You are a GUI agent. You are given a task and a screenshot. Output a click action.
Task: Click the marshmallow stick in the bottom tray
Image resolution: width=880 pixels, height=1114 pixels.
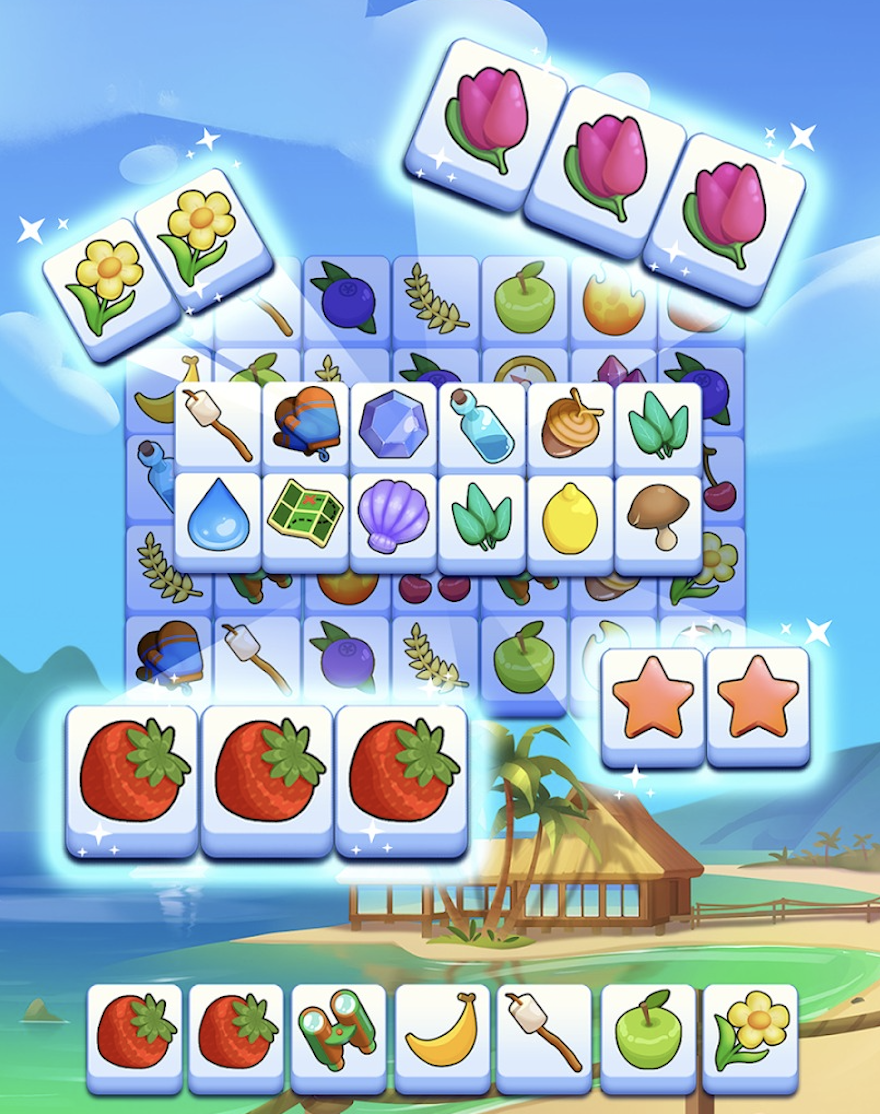tap(544, 1036)
